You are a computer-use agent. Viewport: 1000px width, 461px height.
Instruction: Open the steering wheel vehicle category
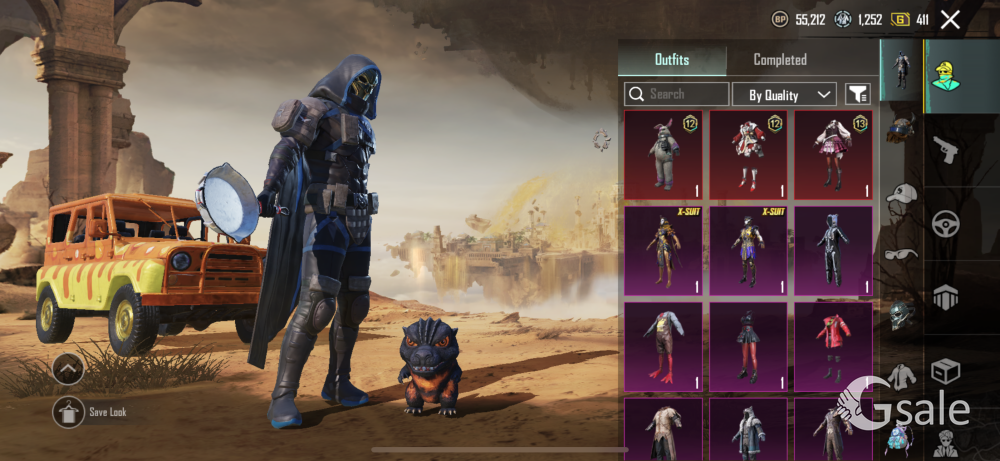pyautogui.click(x=945, y=224)
